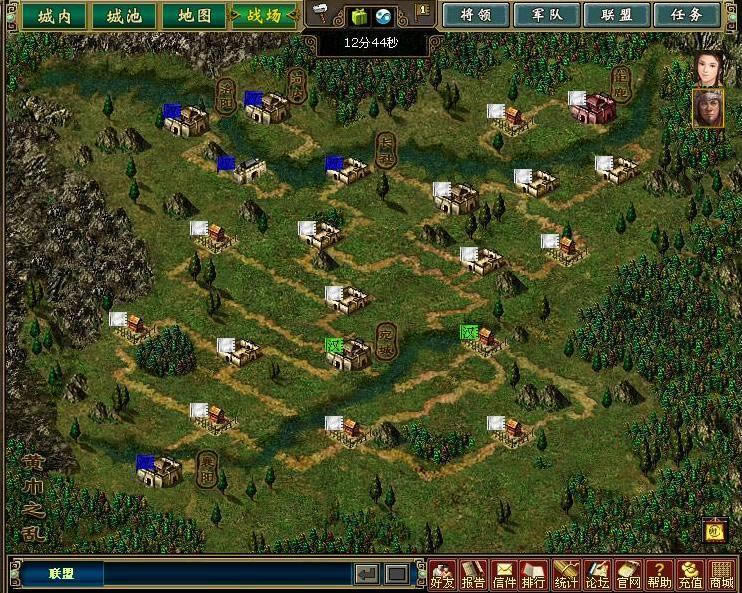This screenshot has width=742, height=593.
Task: Open the 任务 (Quests) menu
Action: [x=686, y=15]
